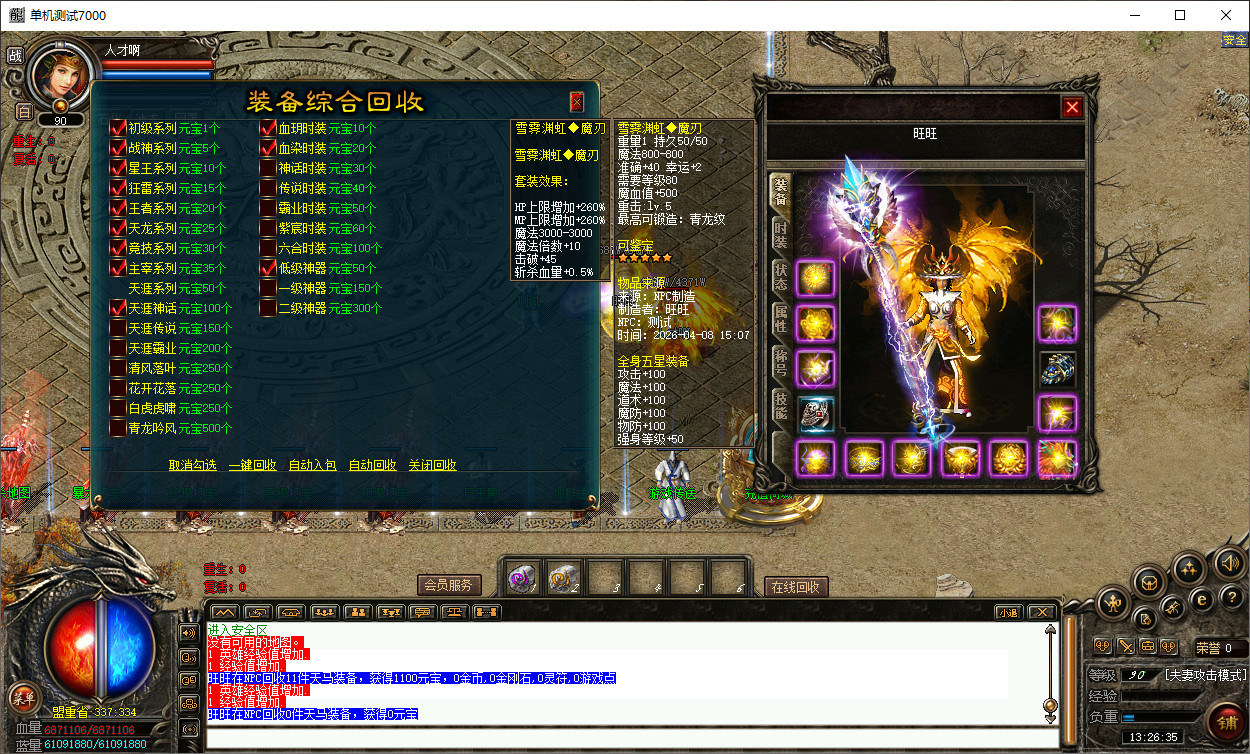
Task: Activate 自动入包 link
Action: click(312, 465)
